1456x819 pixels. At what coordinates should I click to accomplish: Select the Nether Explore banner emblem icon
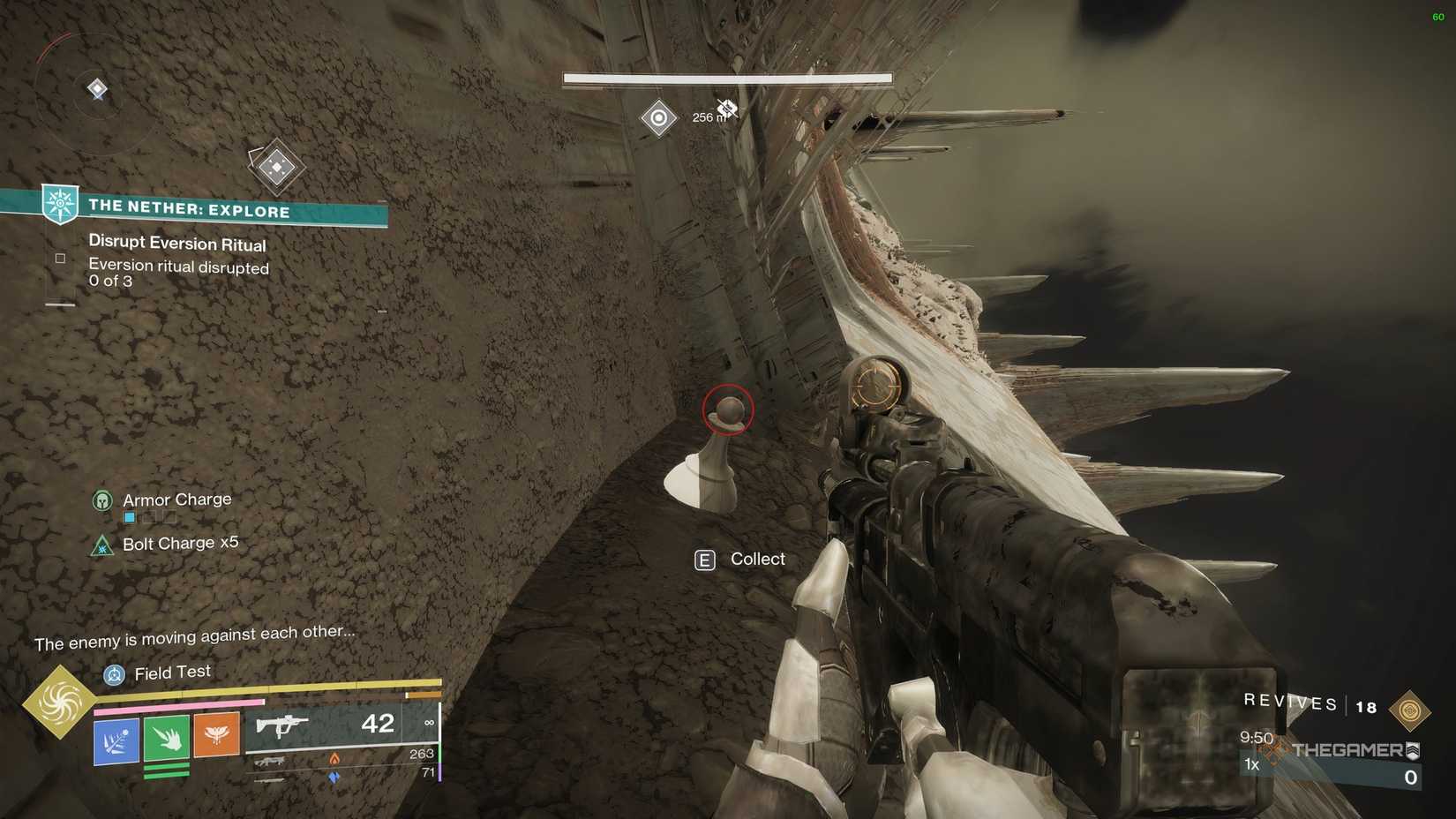pos(59,204)
